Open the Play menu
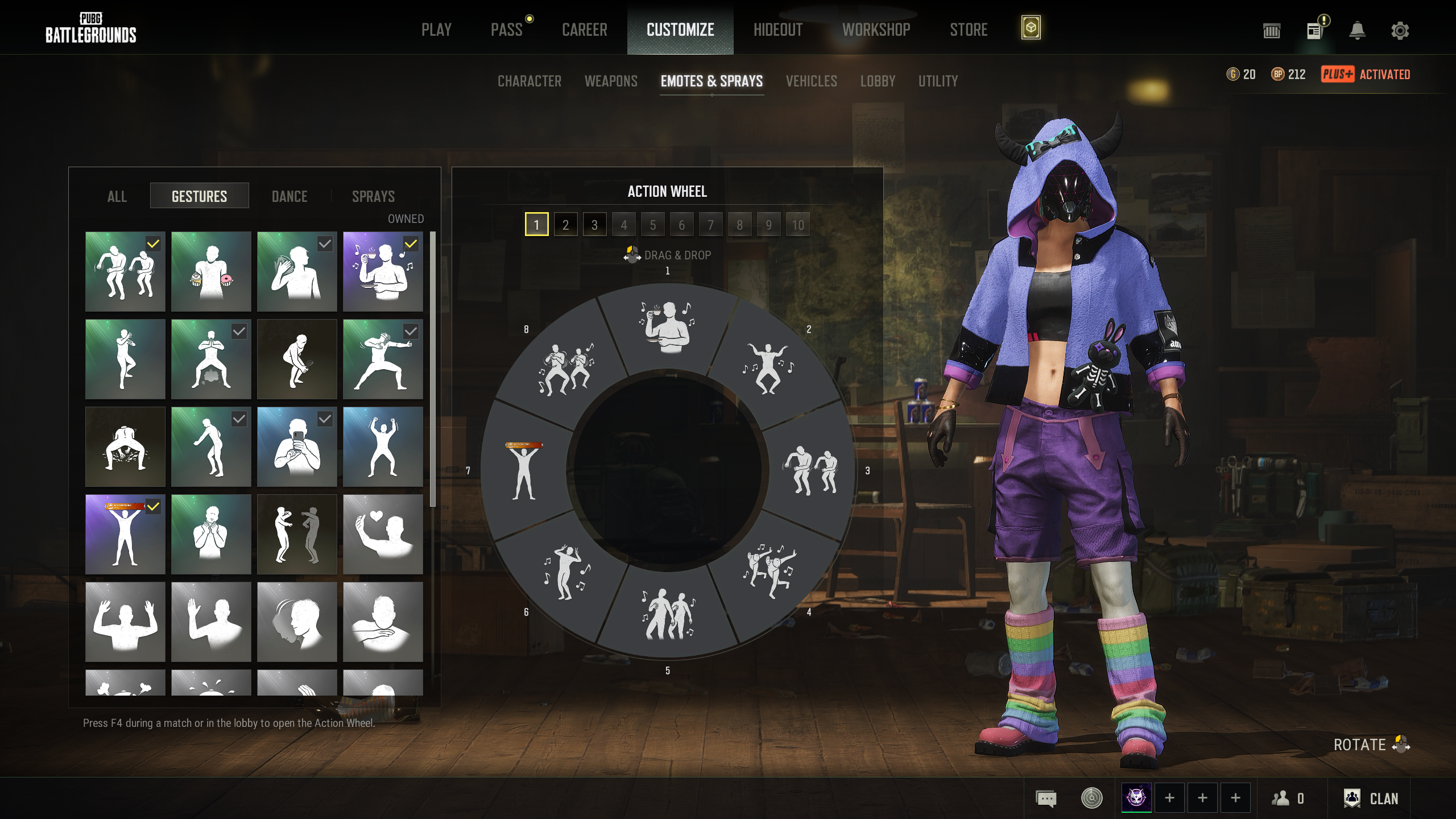Screen dimensions: 1456x819 pos(436,30)
